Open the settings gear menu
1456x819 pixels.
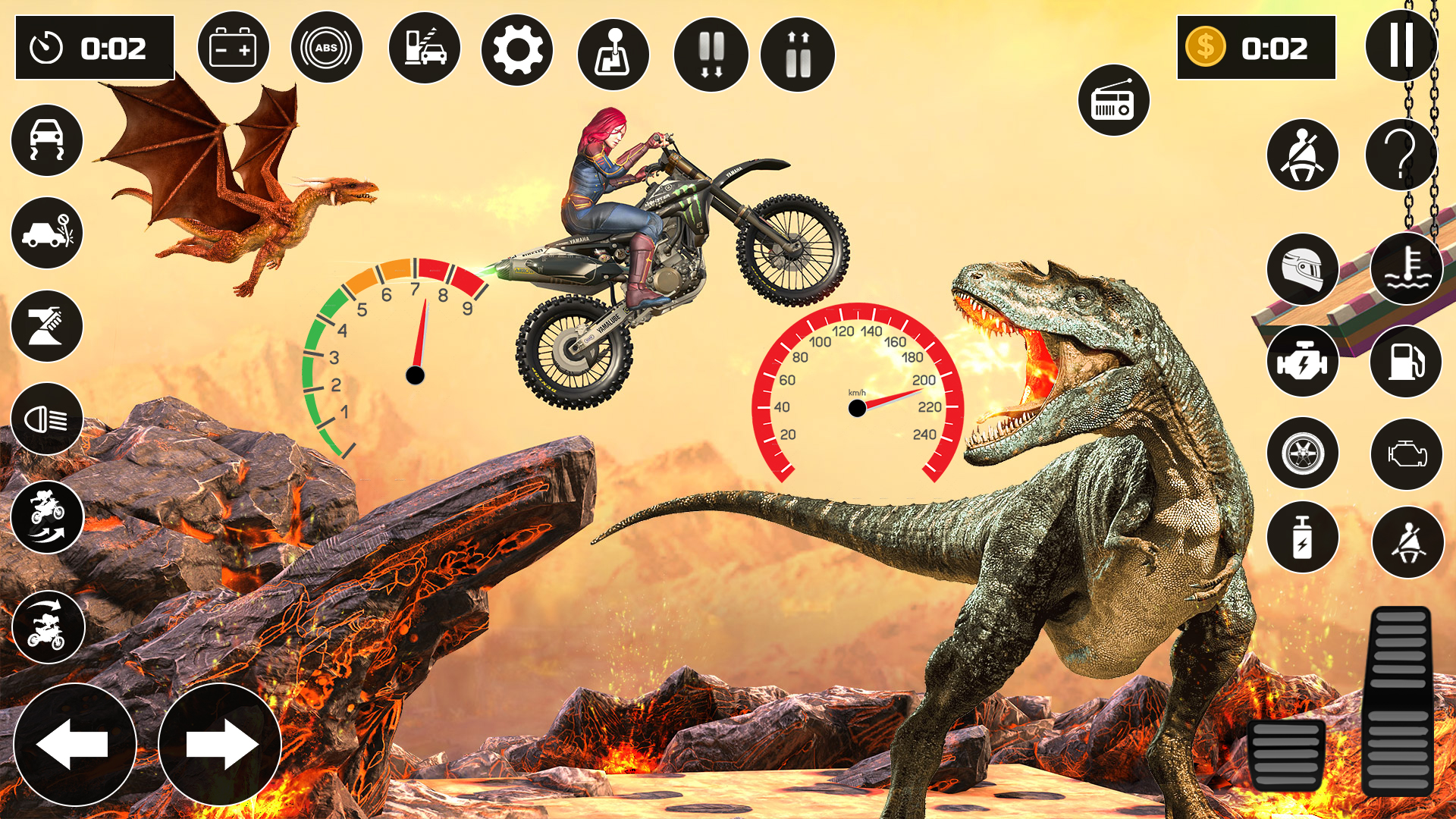518,49
